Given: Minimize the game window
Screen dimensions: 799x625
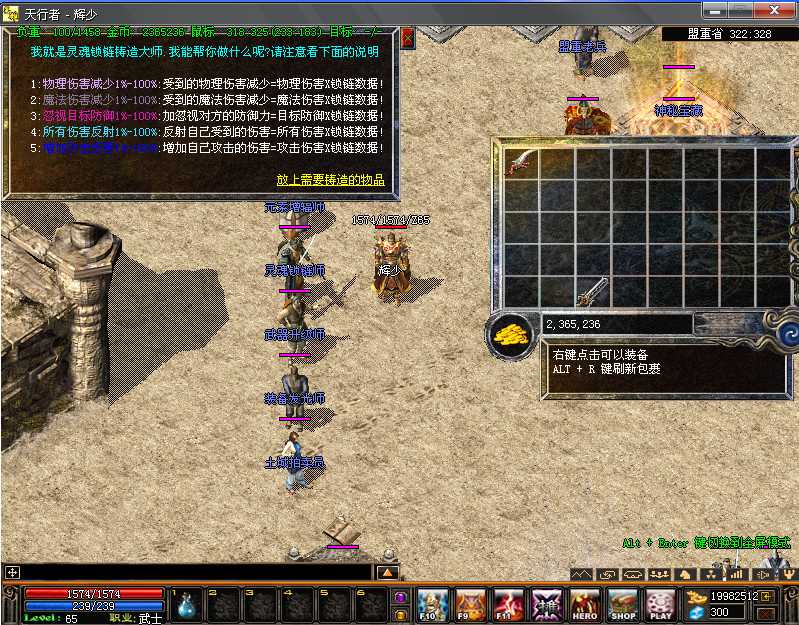Looking at the screenshot, I should tap(717, 10).
